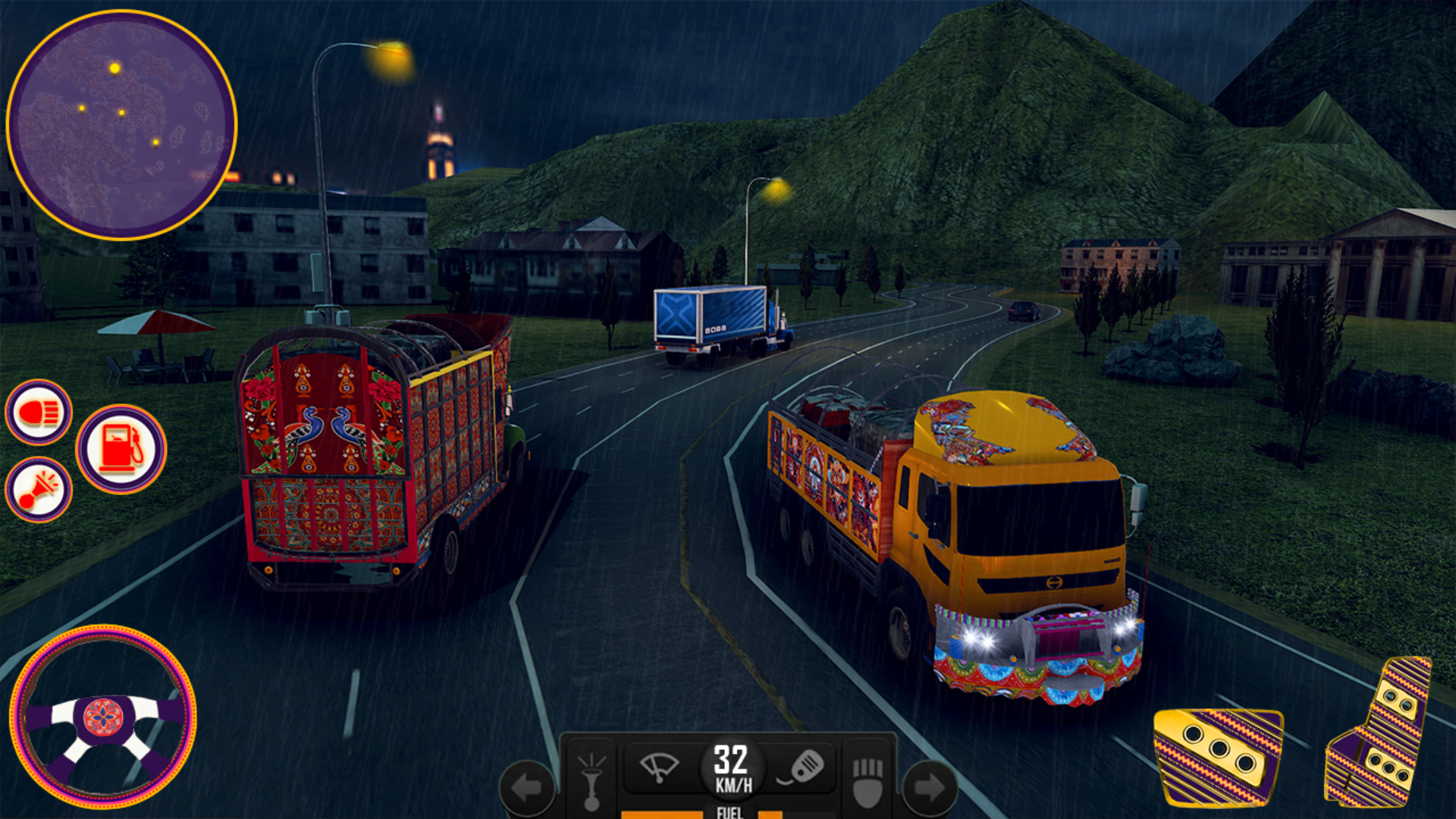Toggle the vehicle headlights on
The image size is (1456, 819).
point(39,413)
